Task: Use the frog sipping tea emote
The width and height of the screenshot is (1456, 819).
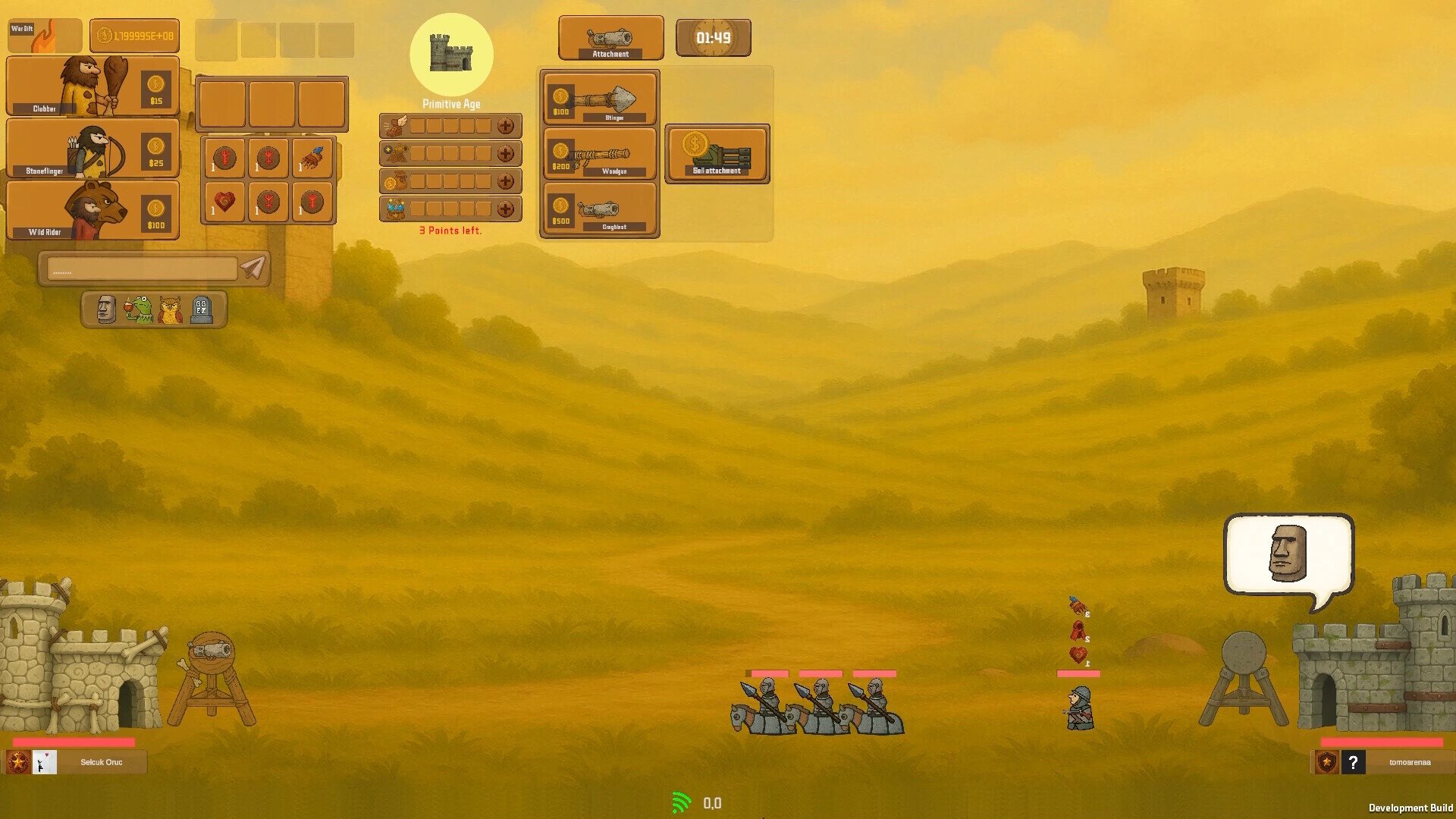Action: (139, 309)
